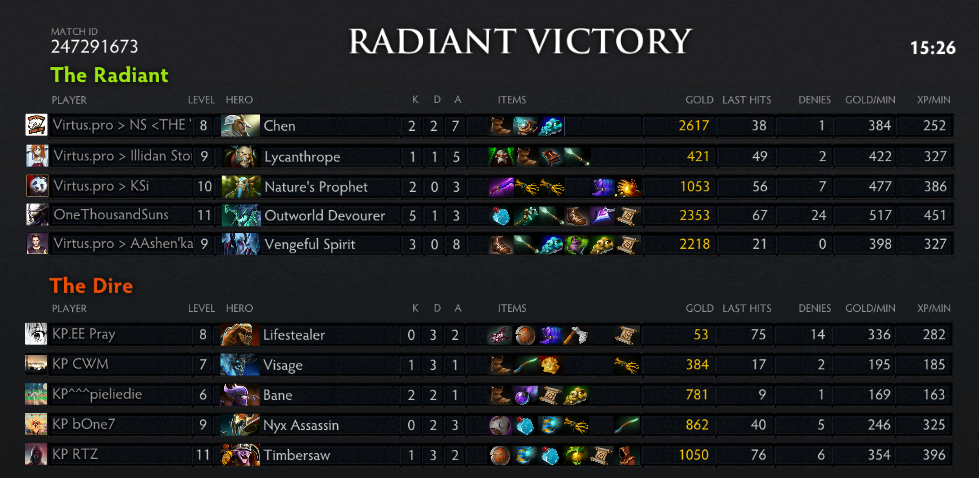Click the Timbersaw hero portrait
Screen dimensions: 979x478
(239, 455)
